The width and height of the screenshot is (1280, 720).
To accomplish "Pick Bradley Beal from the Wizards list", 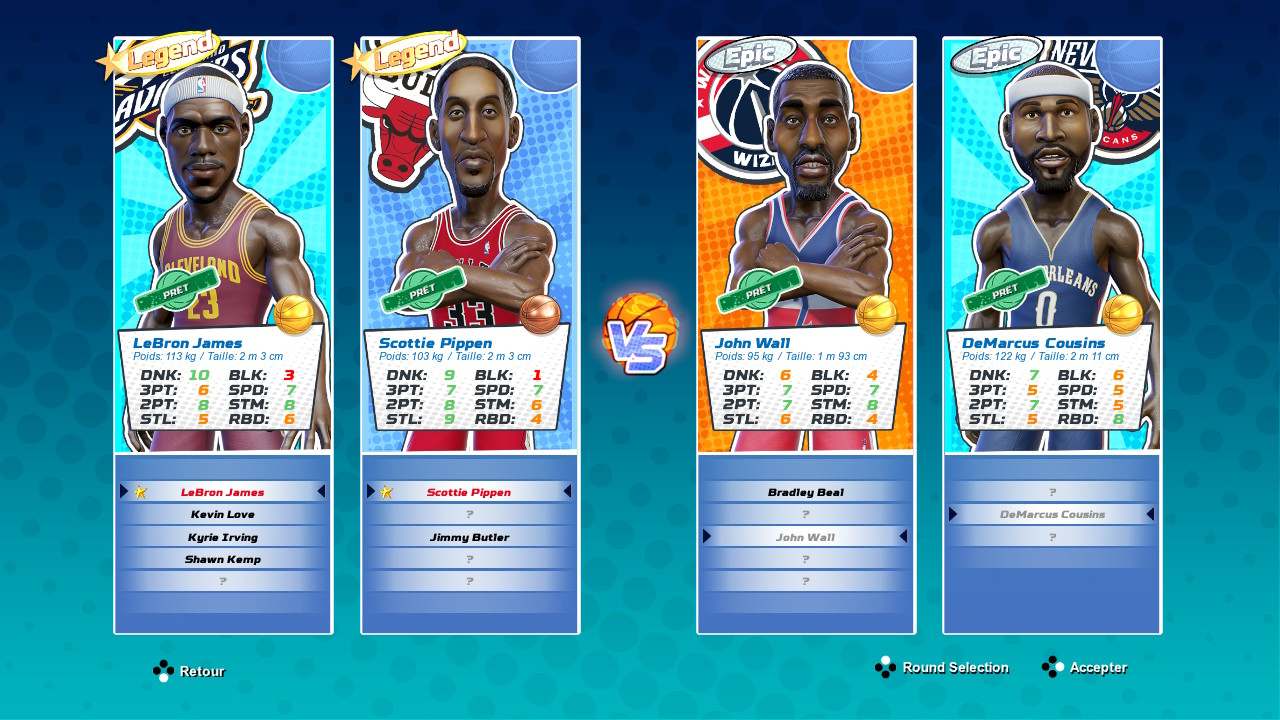I will point(806,492).
